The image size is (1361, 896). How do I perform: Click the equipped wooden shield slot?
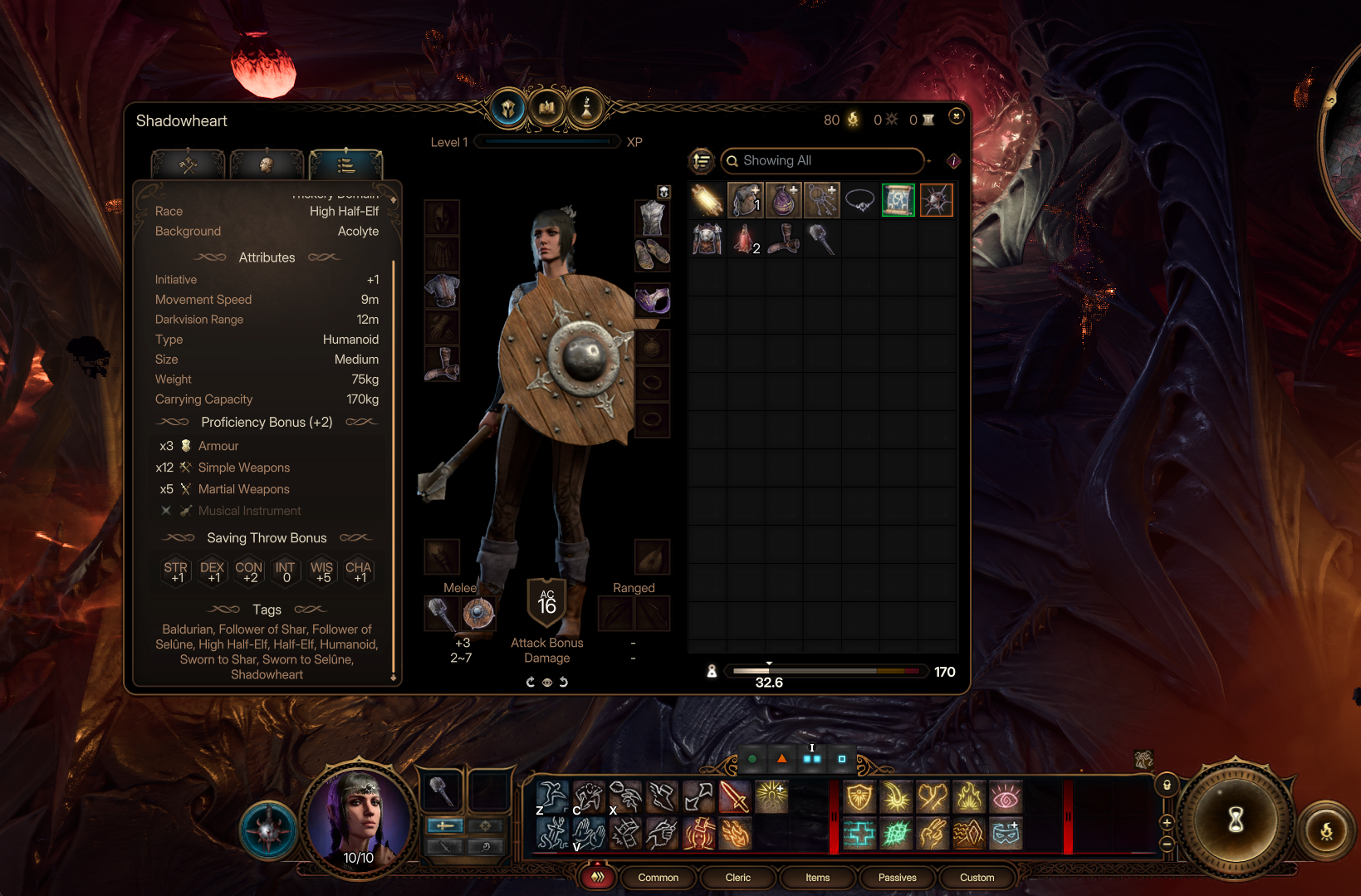[x=478, y=614]
